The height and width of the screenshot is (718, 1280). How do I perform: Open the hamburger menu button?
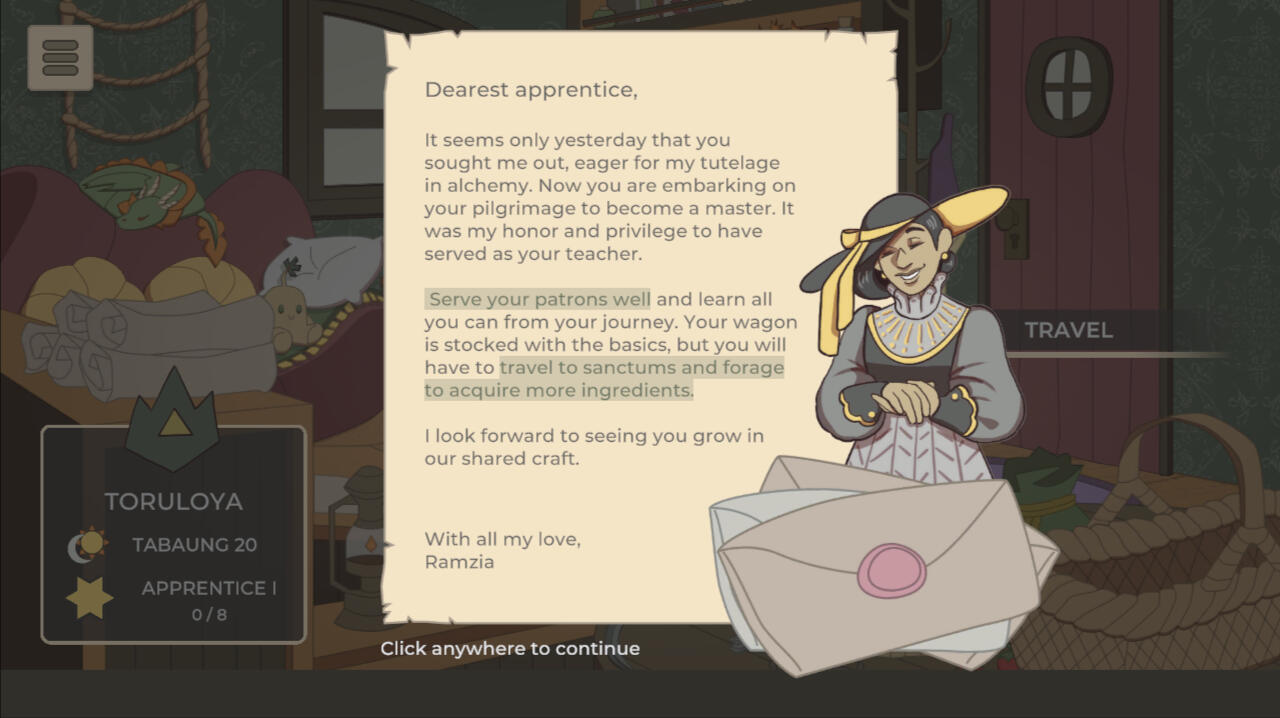click(x=60, y=58)
